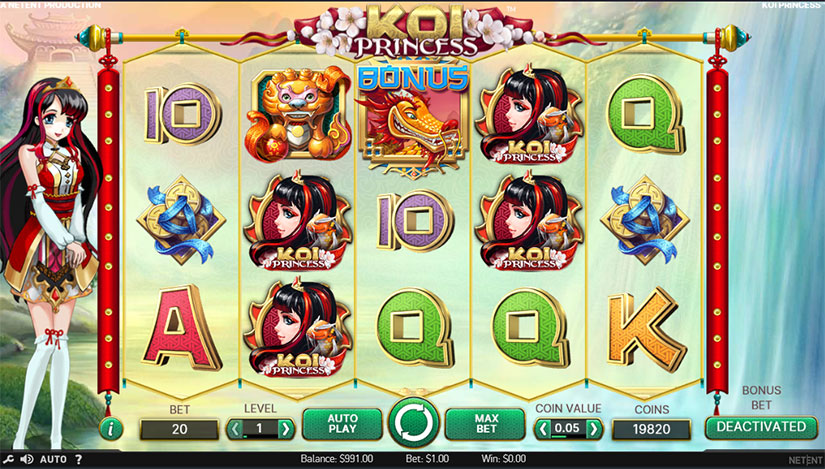Viewport: 825px width, 469px height.
Task: Start Auto Play mode
Action: coord(341,425)
